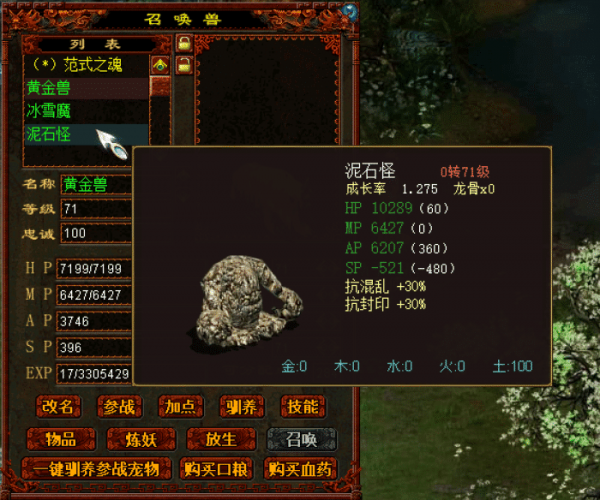Click the 改名 rename button
This screenshot has width=600, height=500.
click(x=59, y=406)
